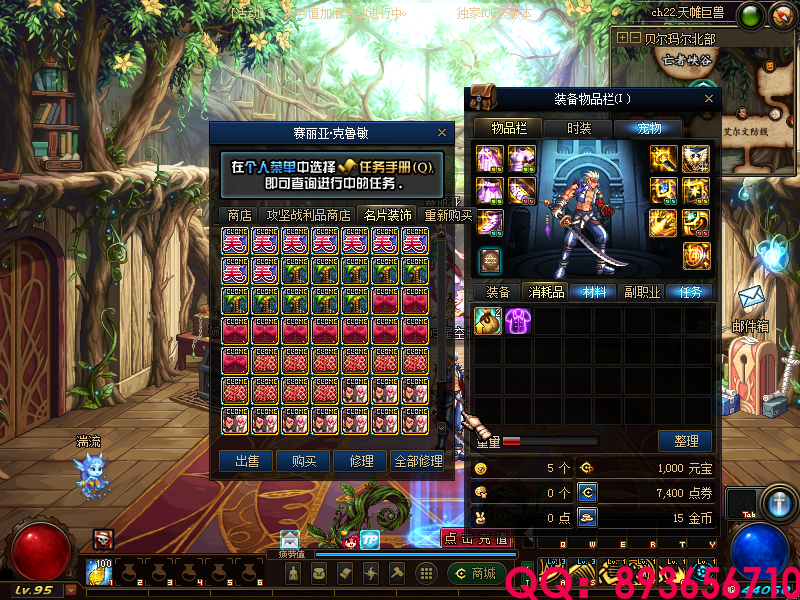Open the 攻坚战利品商店 tab
The width and height of the screenshot is (800, 600).
308,215
